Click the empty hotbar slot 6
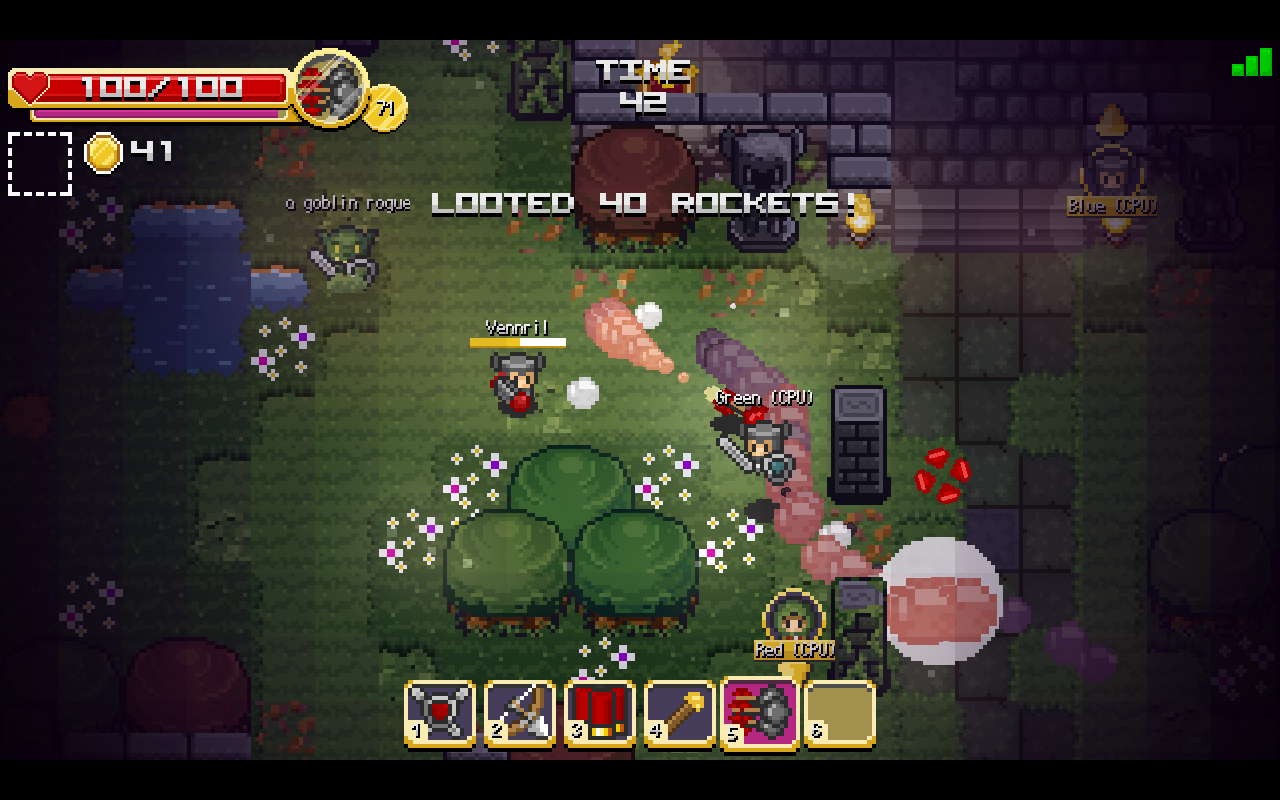Image resolution: width=1280 pixels, height=800 pixels. 840,712
